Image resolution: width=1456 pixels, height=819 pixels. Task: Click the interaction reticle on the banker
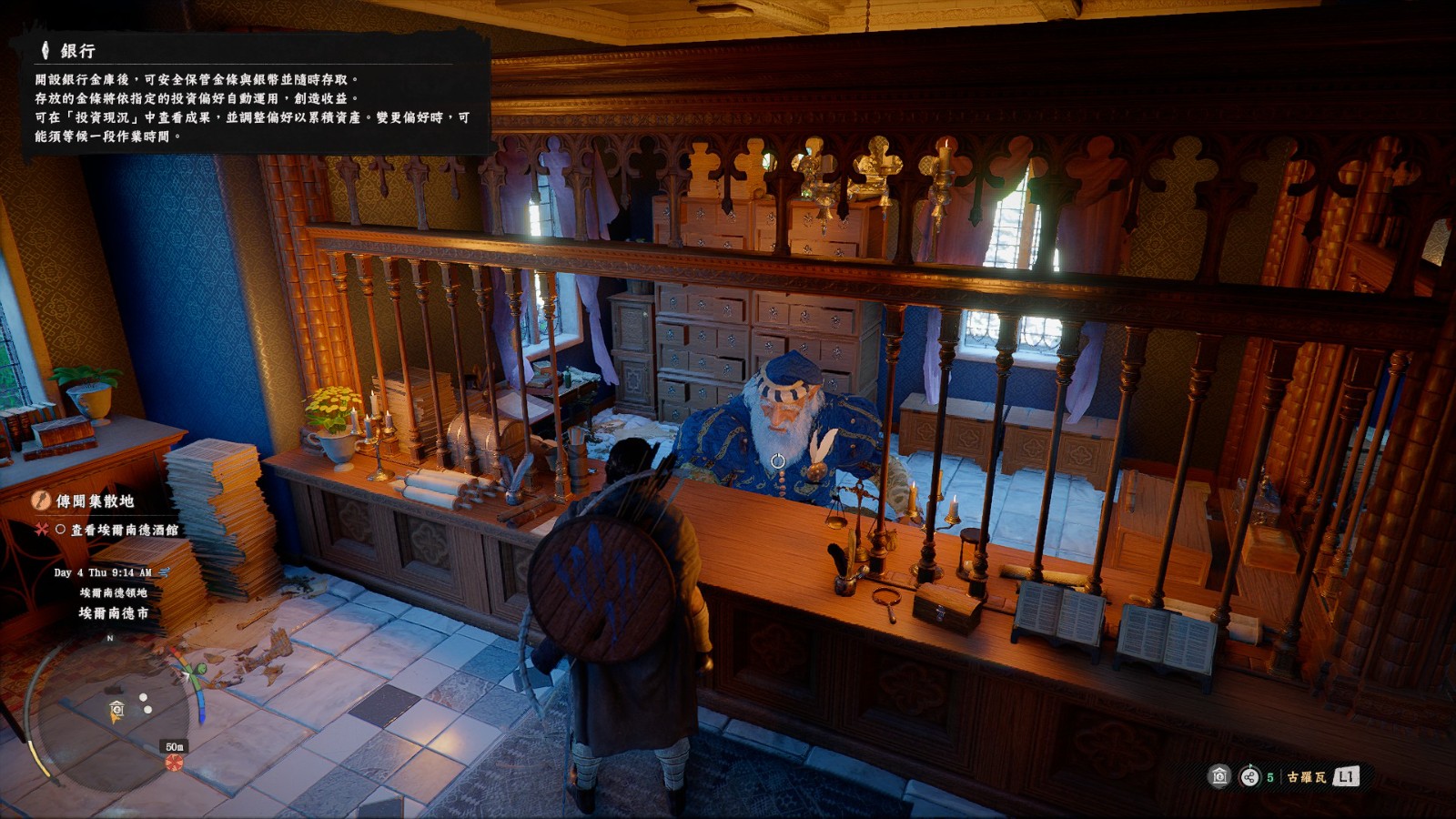coord(778,461)
